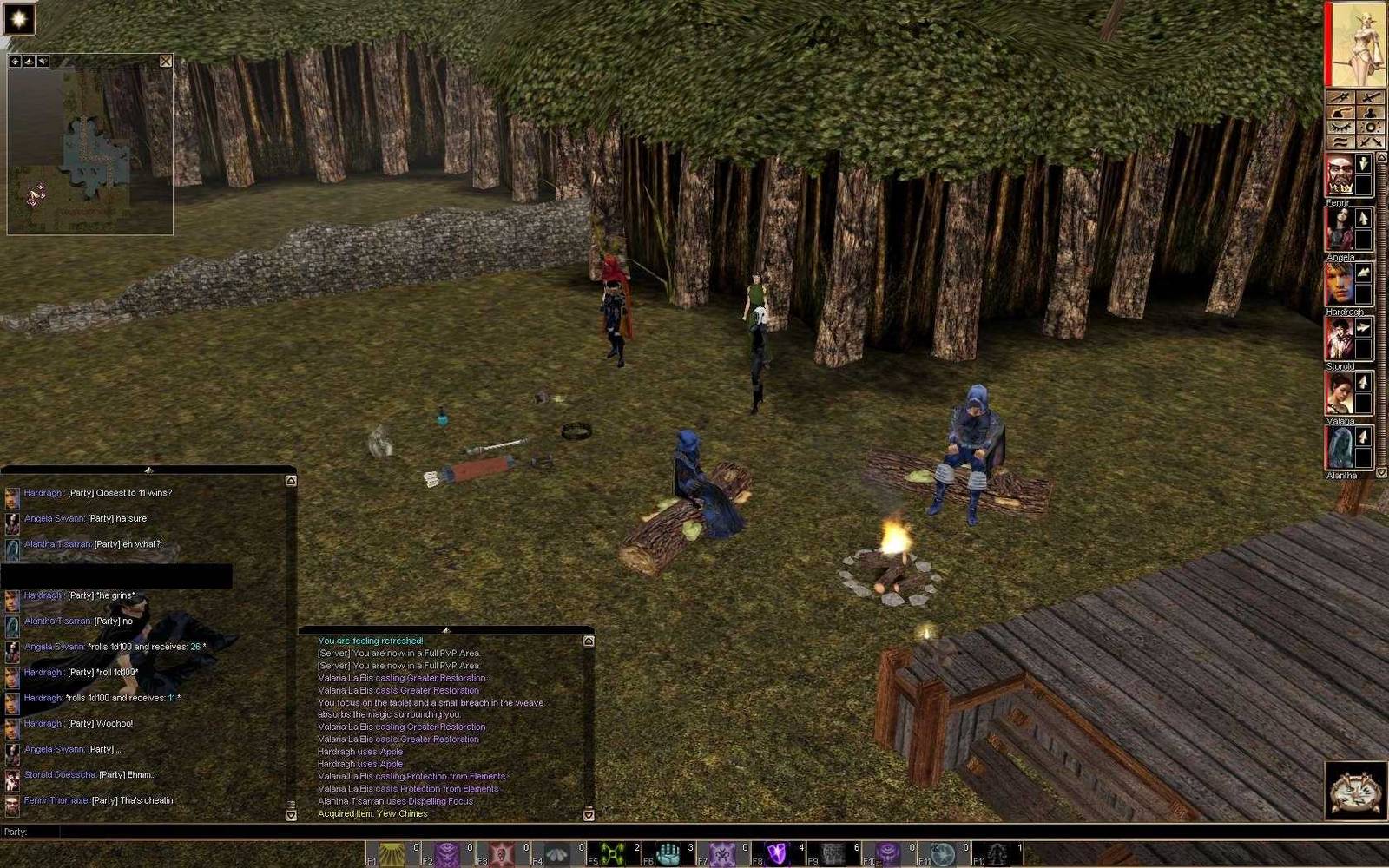Cast the F8 purple shield spell
The height and width of the screenshot is (868, 1389).
pos(778,854)
